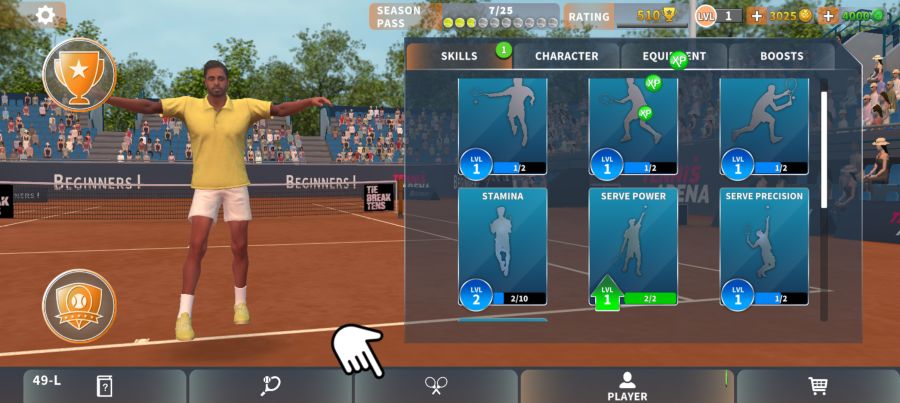Open the Equipment tab
The height and width of the screenshot is (403, 900).
(674, 56)
